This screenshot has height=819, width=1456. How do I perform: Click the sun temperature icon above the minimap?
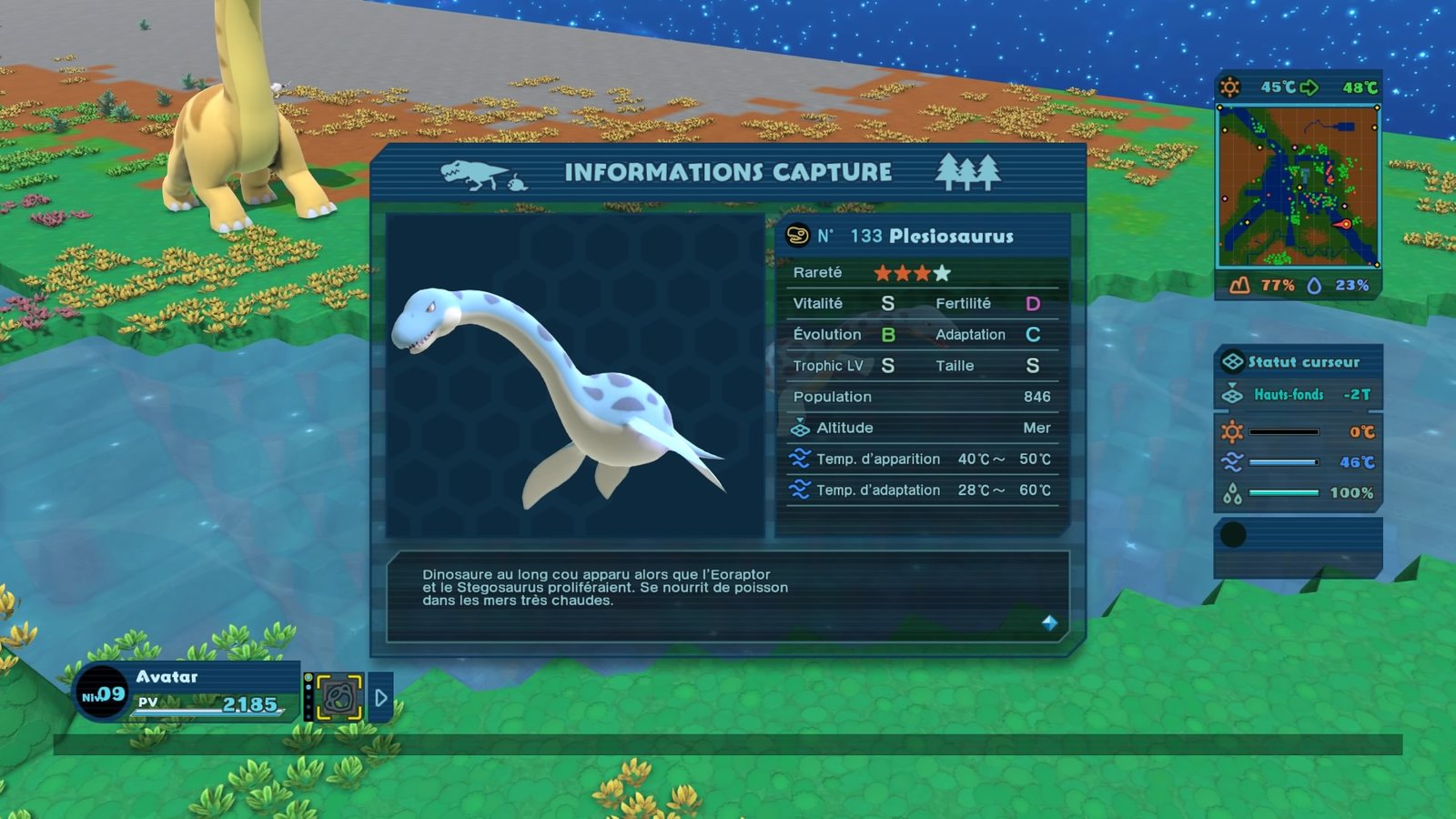click(x=1229, y=87)
